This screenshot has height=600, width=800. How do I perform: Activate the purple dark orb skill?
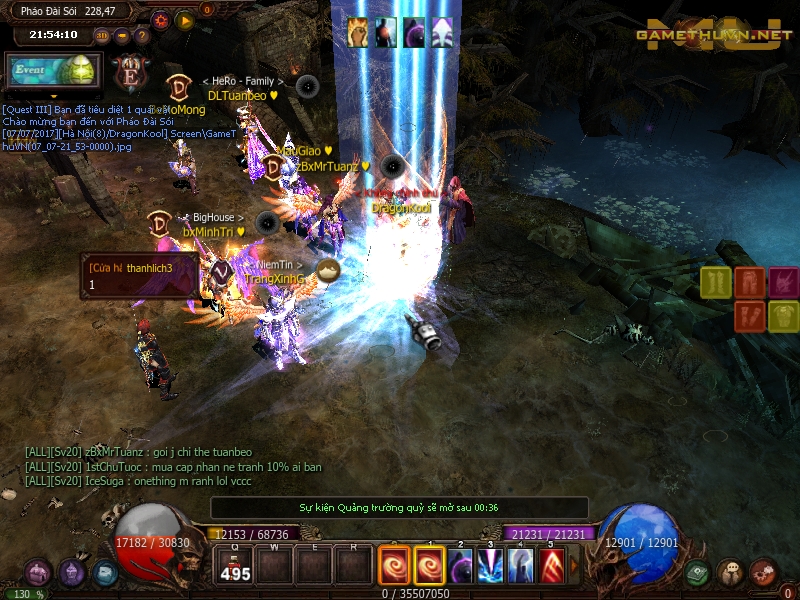tap(460, 566)
